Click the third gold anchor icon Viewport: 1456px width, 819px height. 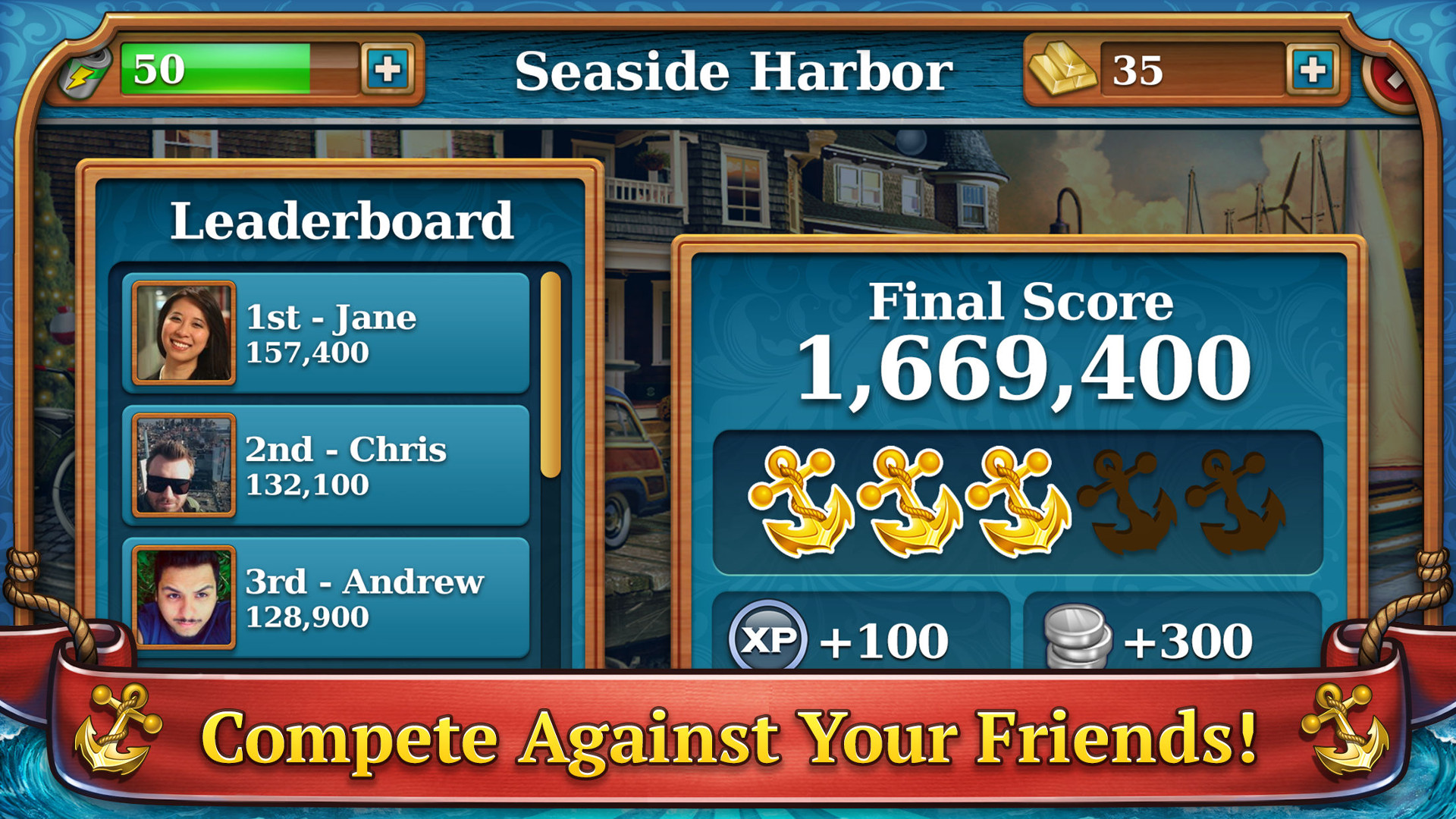pos(1020,500)
